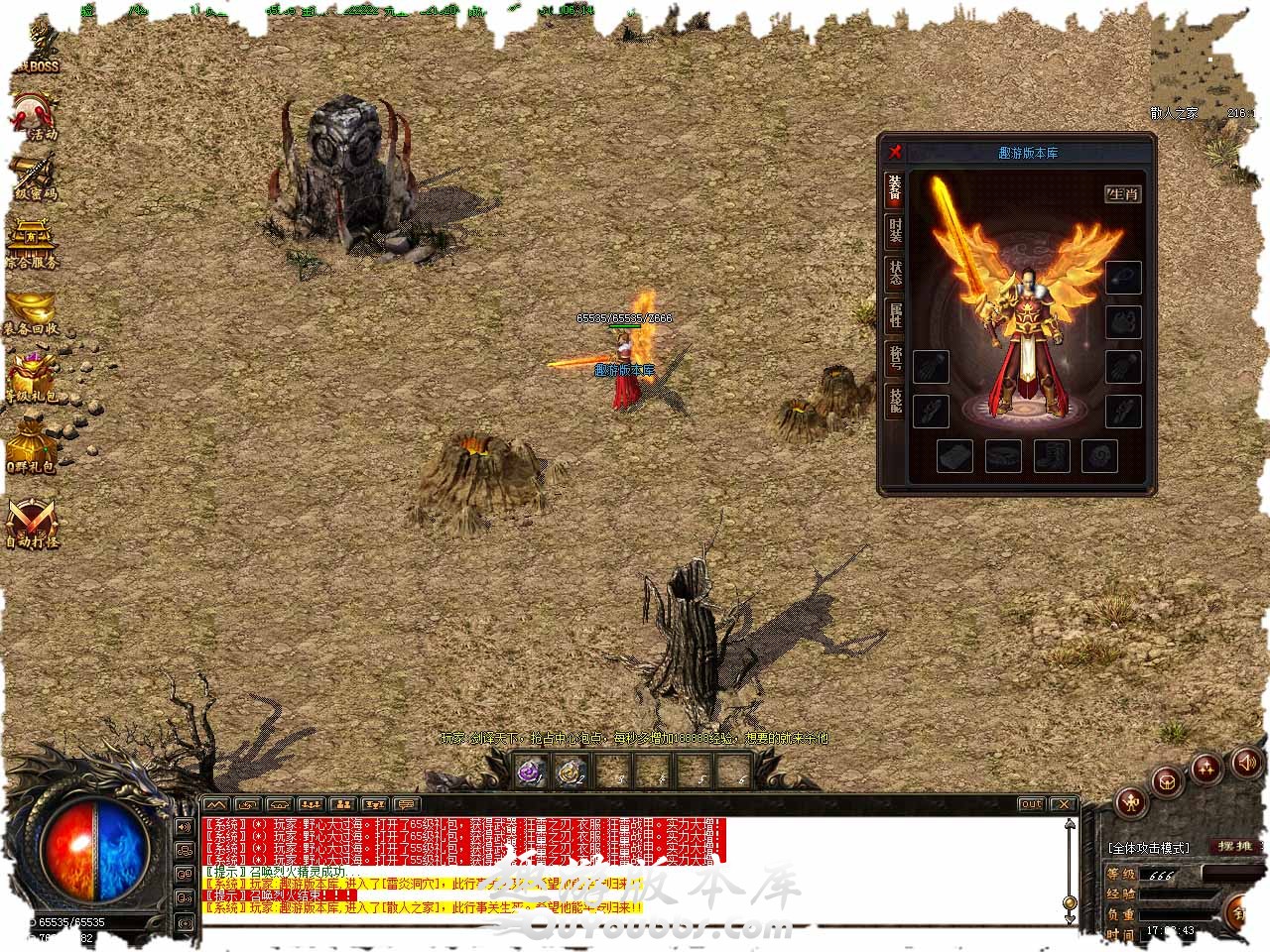This screenshot has height=952, width=1270.
Task: Open the 综合服务 general services building icon
Action: 32,243
